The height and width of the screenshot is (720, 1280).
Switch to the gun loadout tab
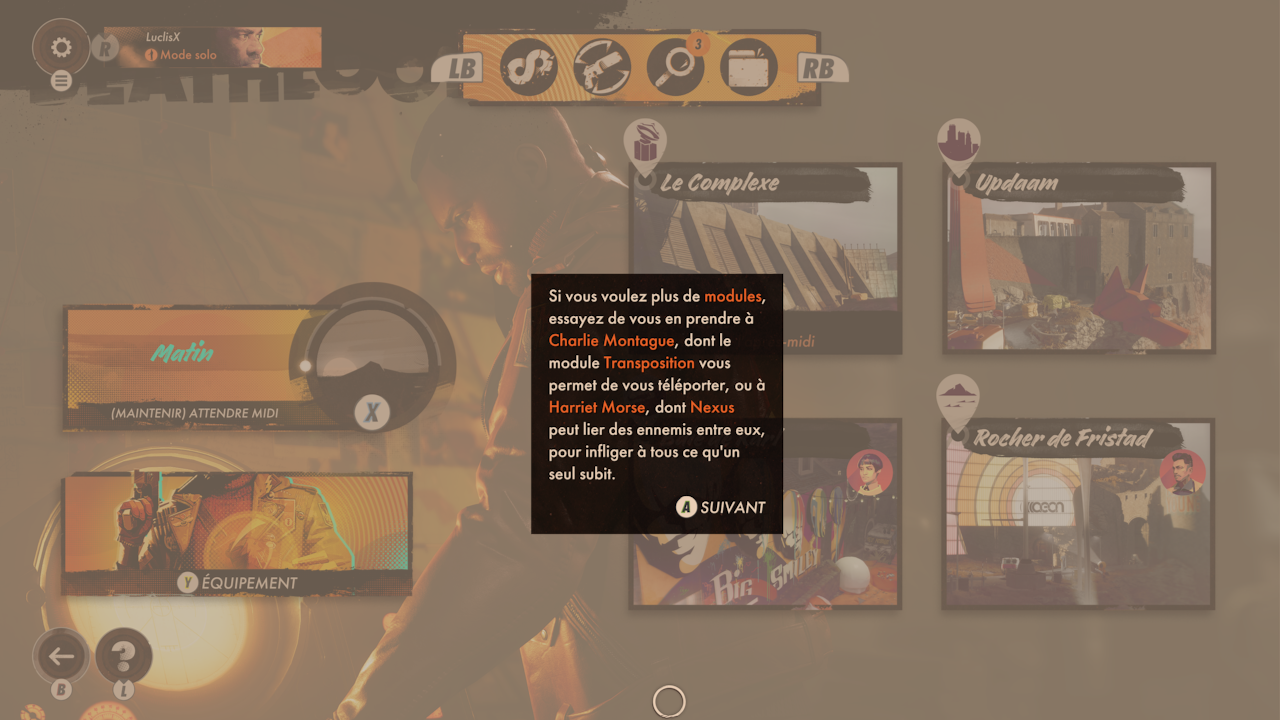coord(602,67)
